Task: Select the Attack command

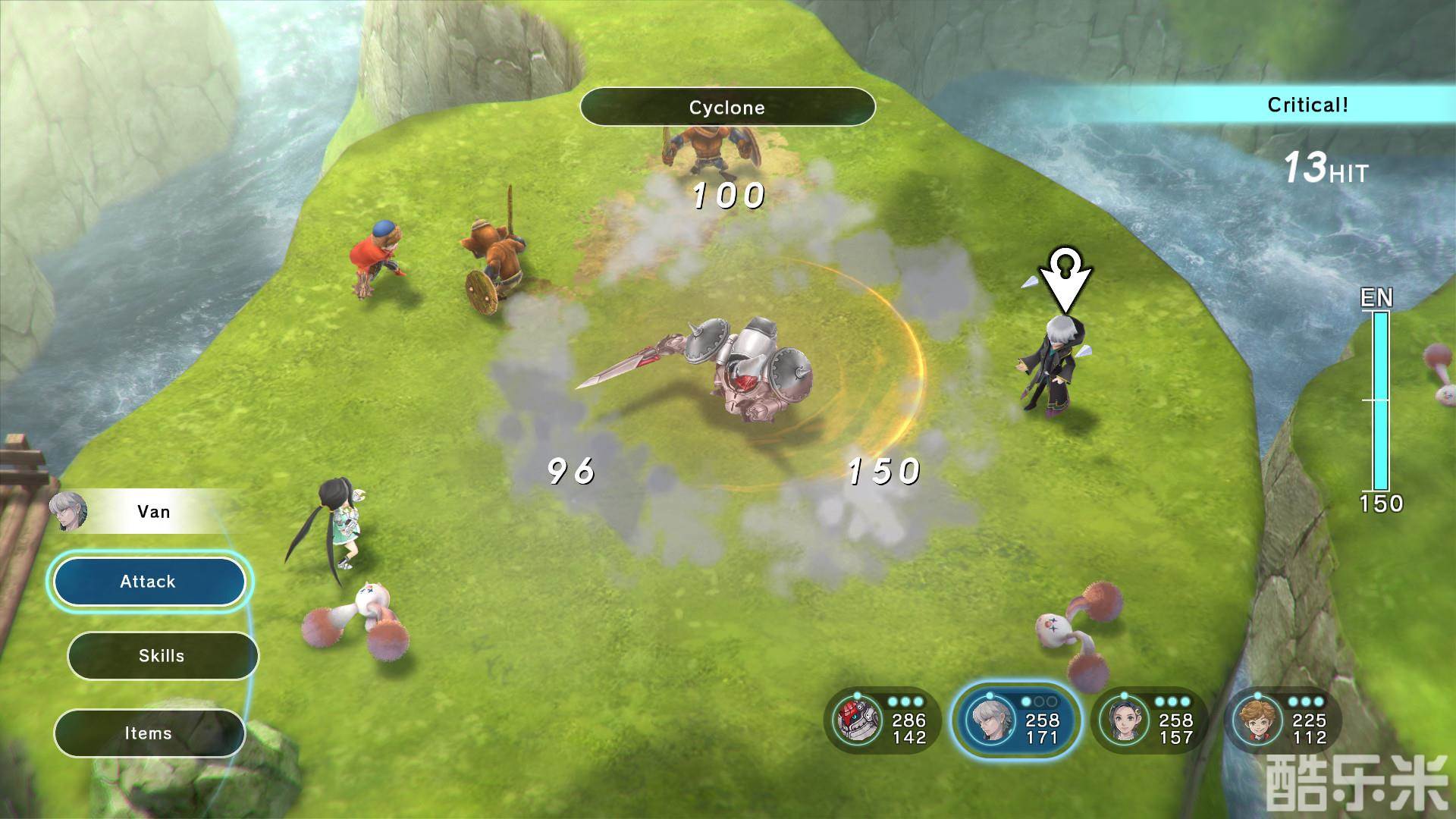Action: [x=148, y=582]
